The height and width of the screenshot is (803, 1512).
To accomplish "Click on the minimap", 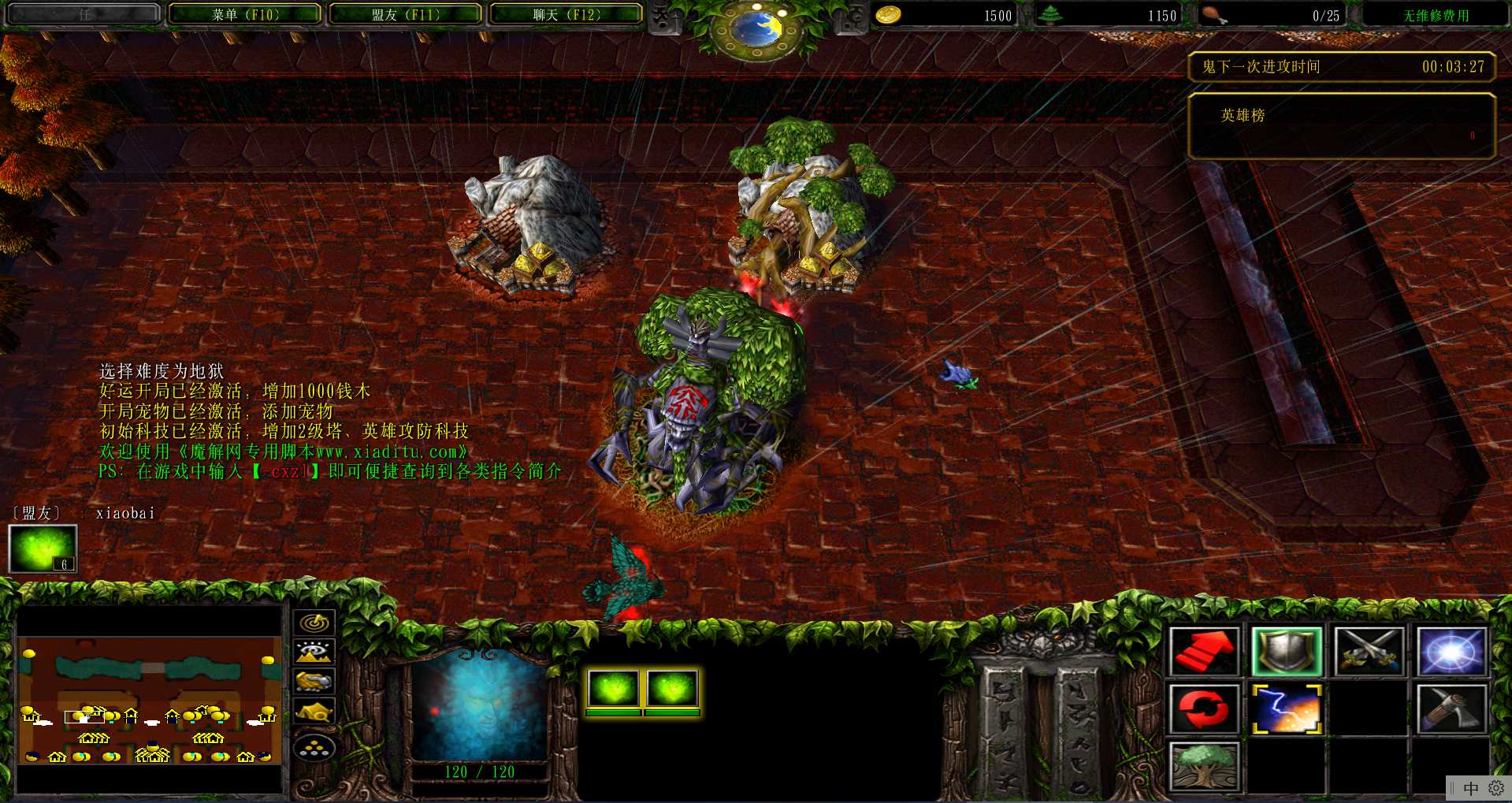I will (149, 700).
